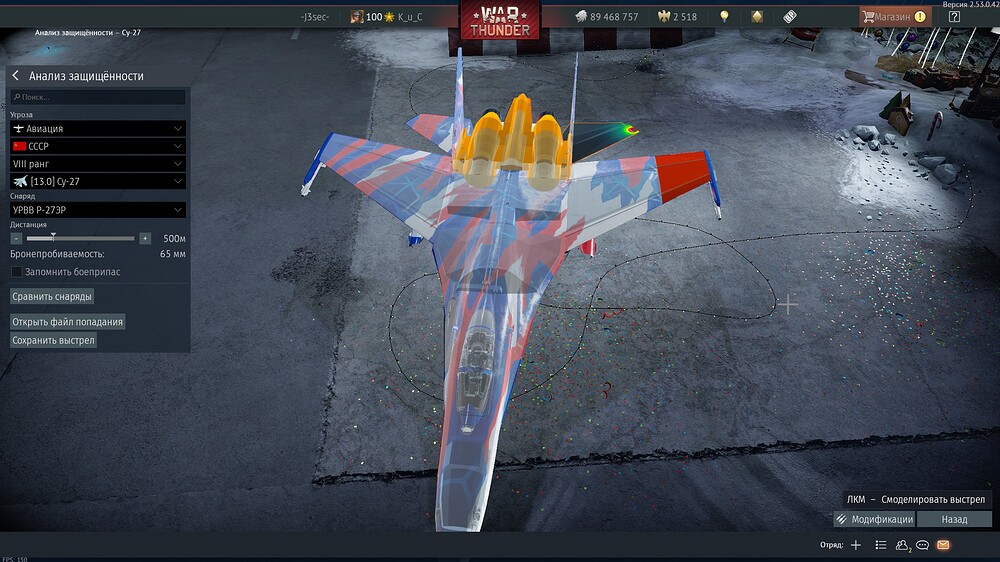The height and width of the screenshot is (562, 1000).
Task: Increase distance with the plus button
Action: pyautogui.click(x=145, y=239)
